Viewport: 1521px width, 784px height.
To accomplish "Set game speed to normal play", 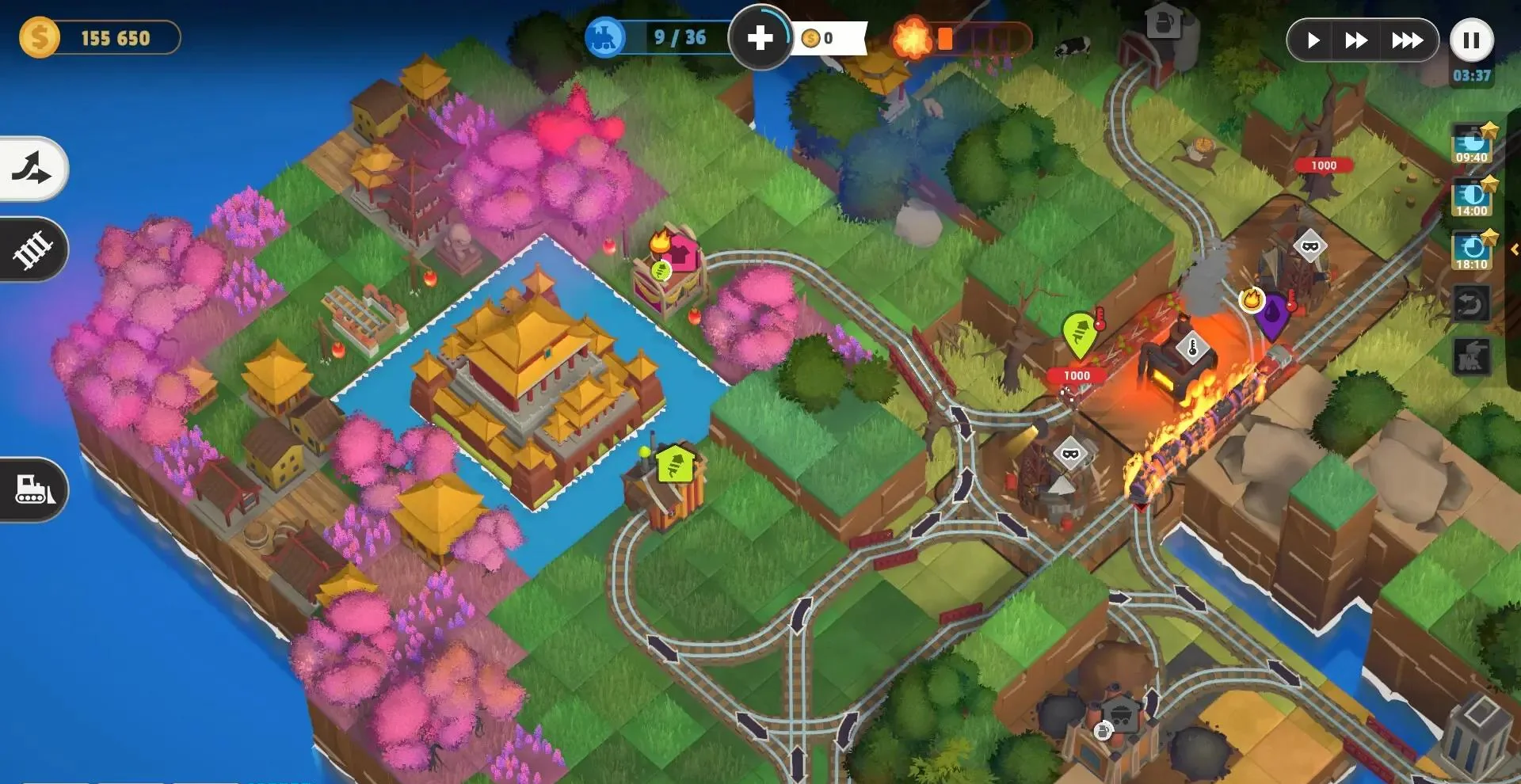I will [1313, 40].
